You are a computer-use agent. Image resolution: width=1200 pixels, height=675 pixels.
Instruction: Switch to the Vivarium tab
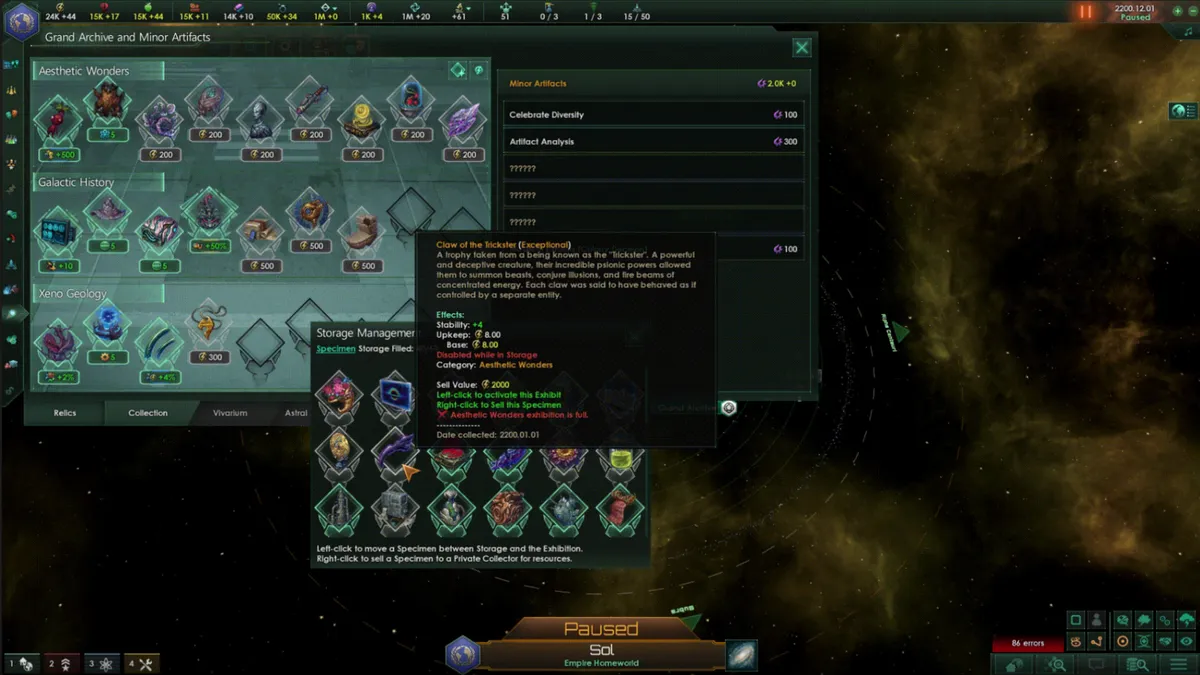[230, 412]
